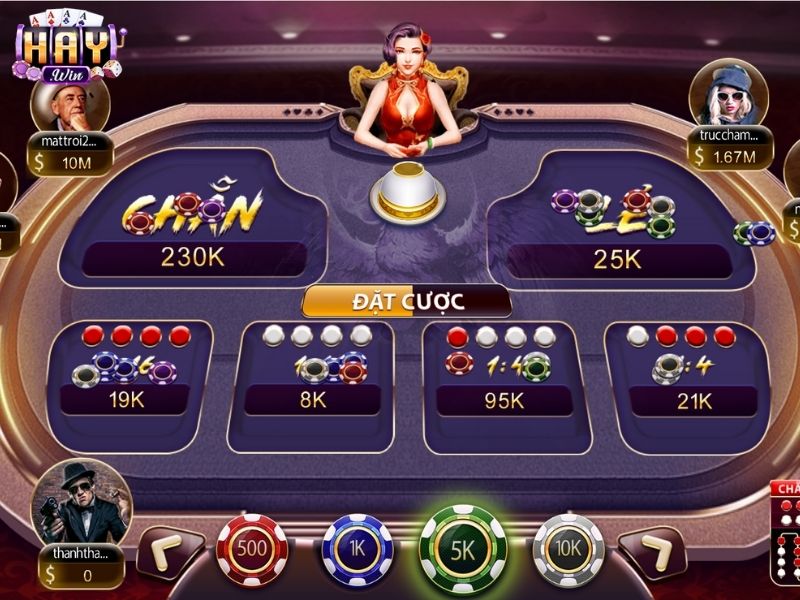
Task: Choose the green 5K chip
Action: point(463,546)
